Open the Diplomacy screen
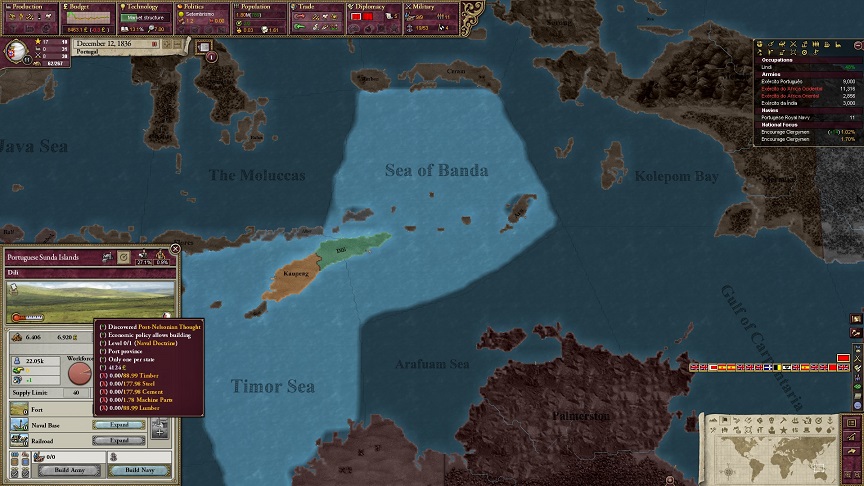 point(376,6)
